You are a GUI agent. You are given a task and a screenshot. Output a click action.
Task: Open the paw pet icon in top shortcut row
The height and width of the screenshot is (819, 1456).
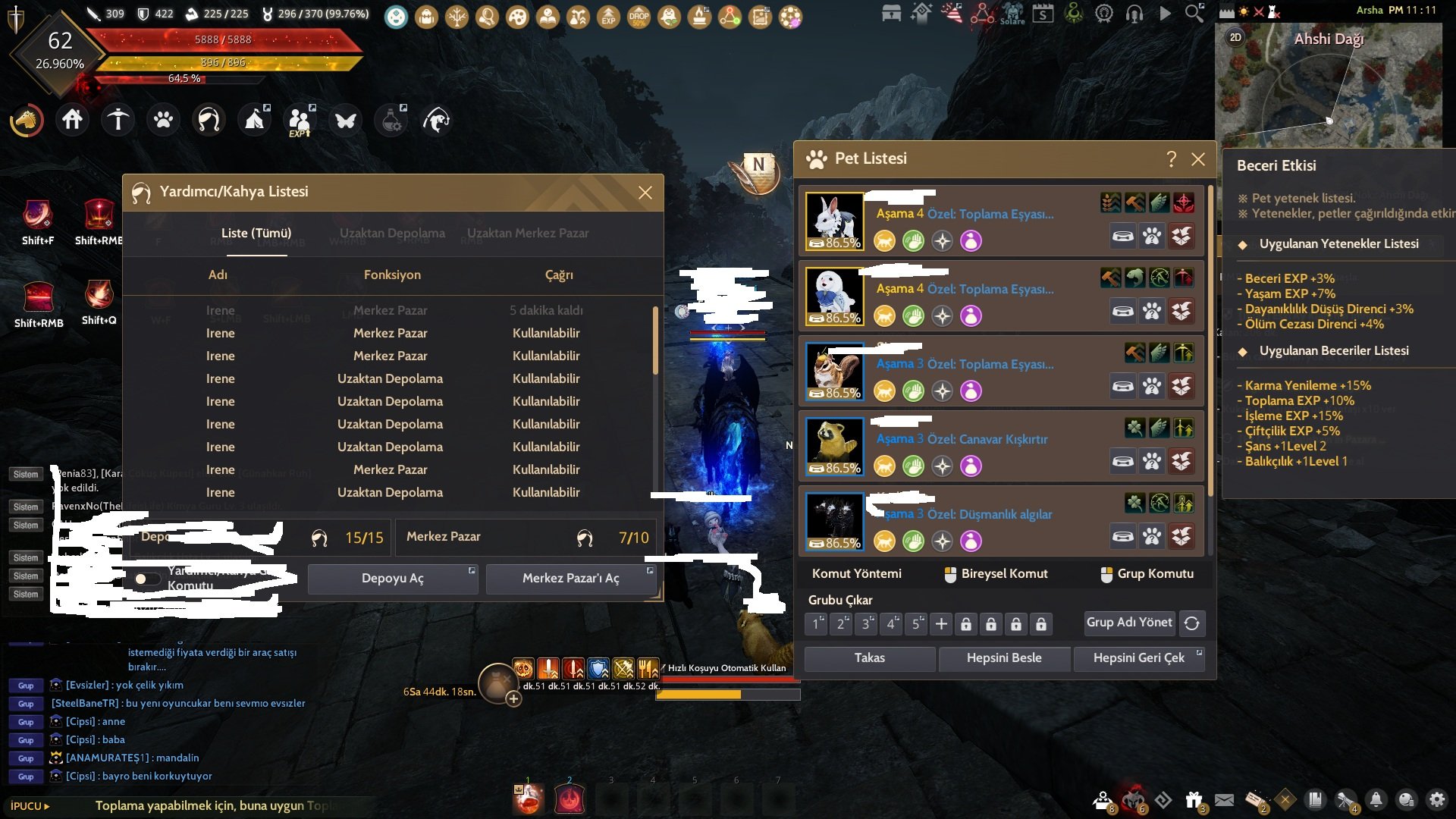[x=163, y=120]
